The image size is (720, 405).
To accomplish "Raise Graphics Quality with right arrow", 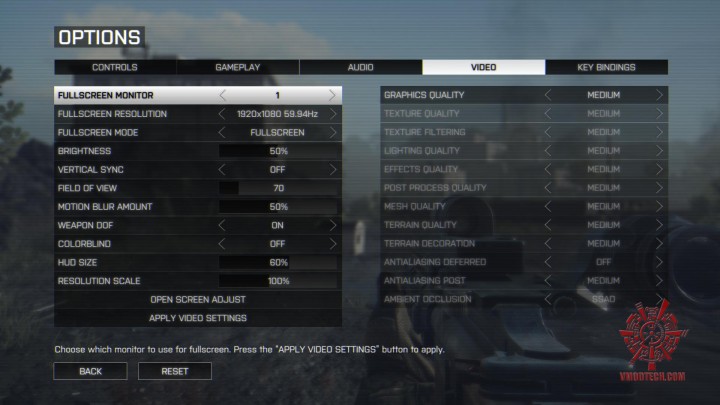I will tap(659, 95).
